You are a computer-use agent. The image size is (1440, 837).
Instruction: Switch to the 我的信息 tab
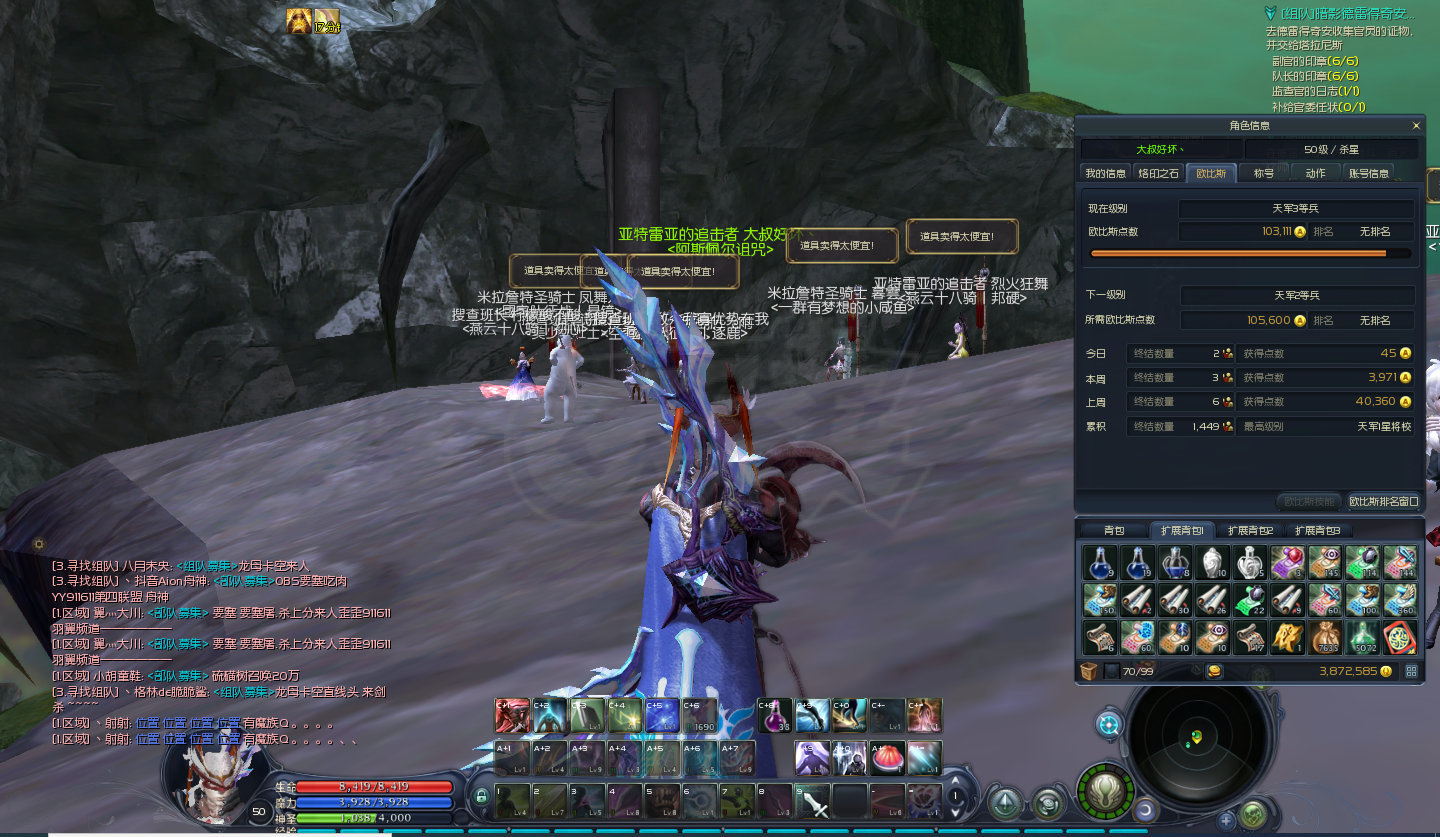click(1105, 173)
